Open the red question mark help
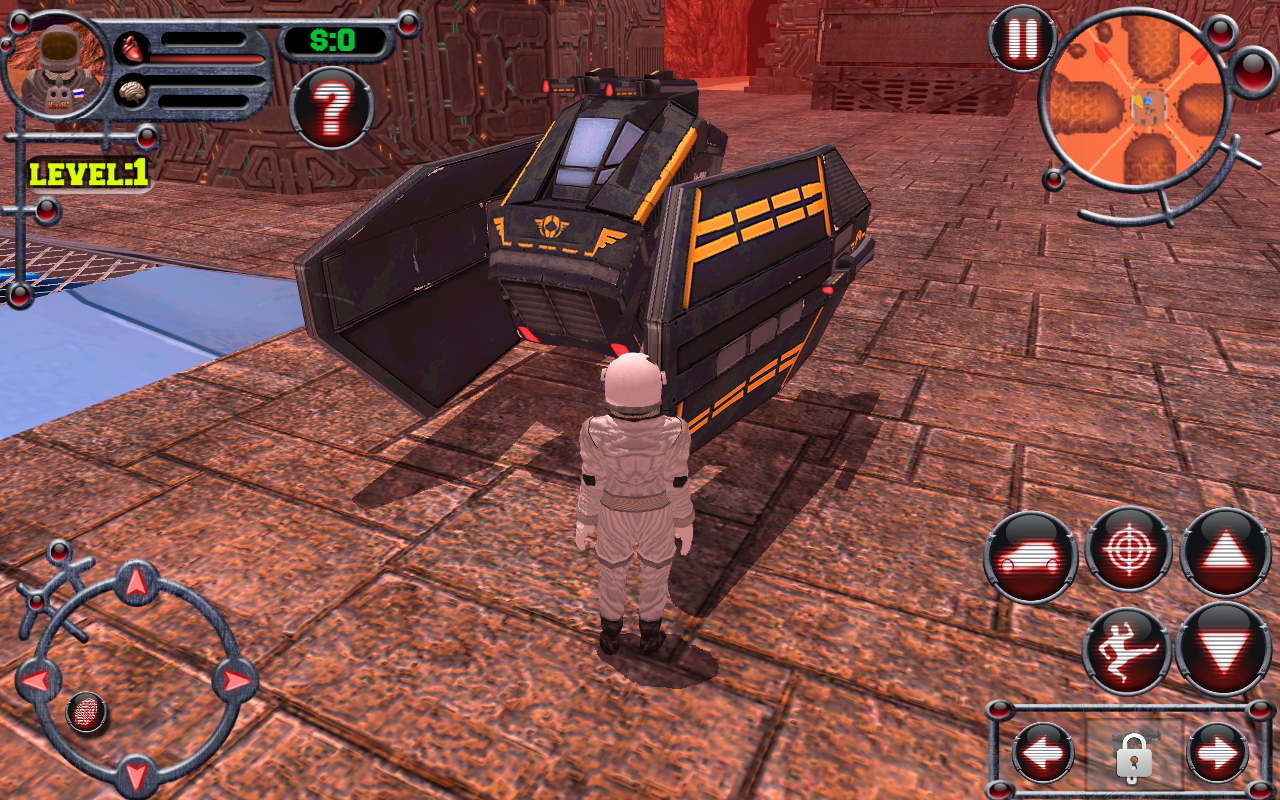 pyautogui.click(x=331, y=106)
